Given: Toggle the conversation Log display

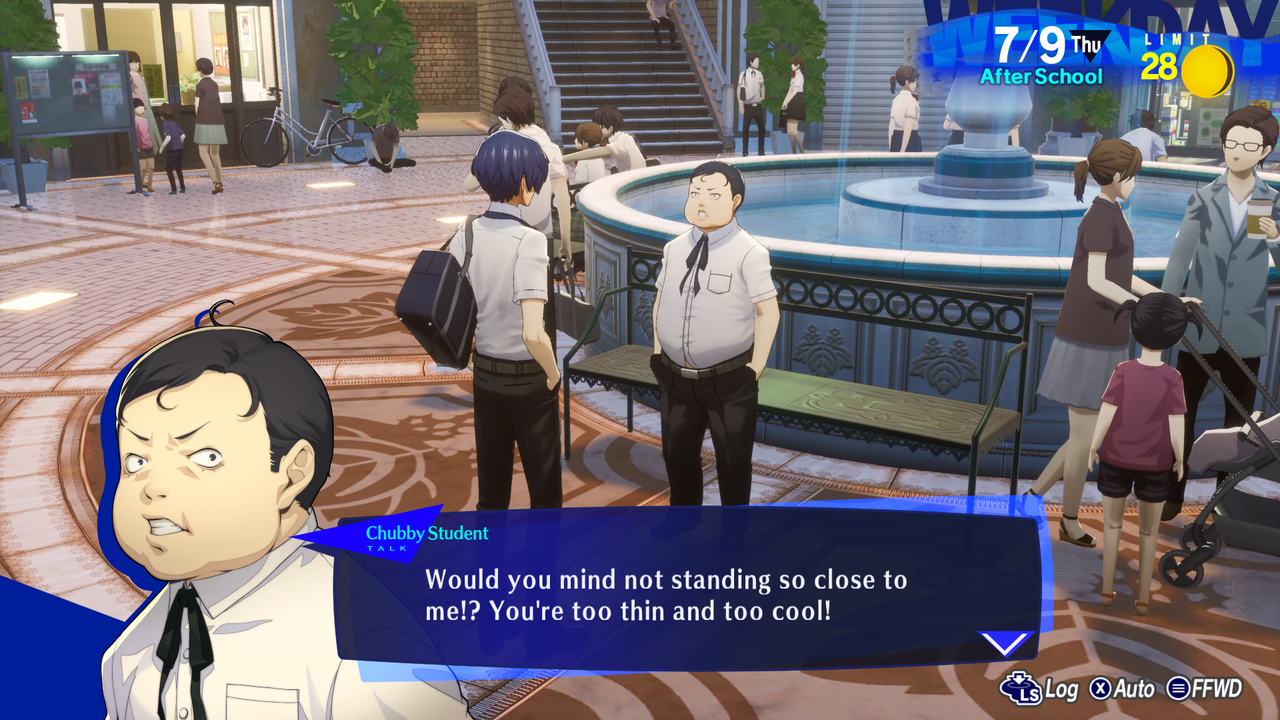Looking at the screenshot, I should 1062,690.
